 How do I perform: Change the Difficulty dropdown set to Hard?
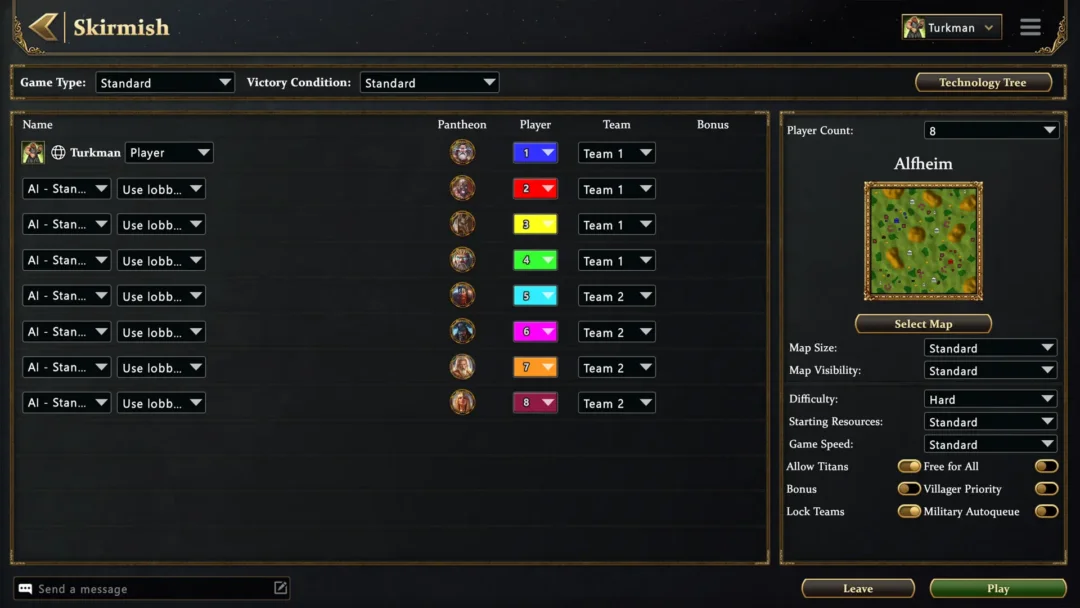coord(990,399)
